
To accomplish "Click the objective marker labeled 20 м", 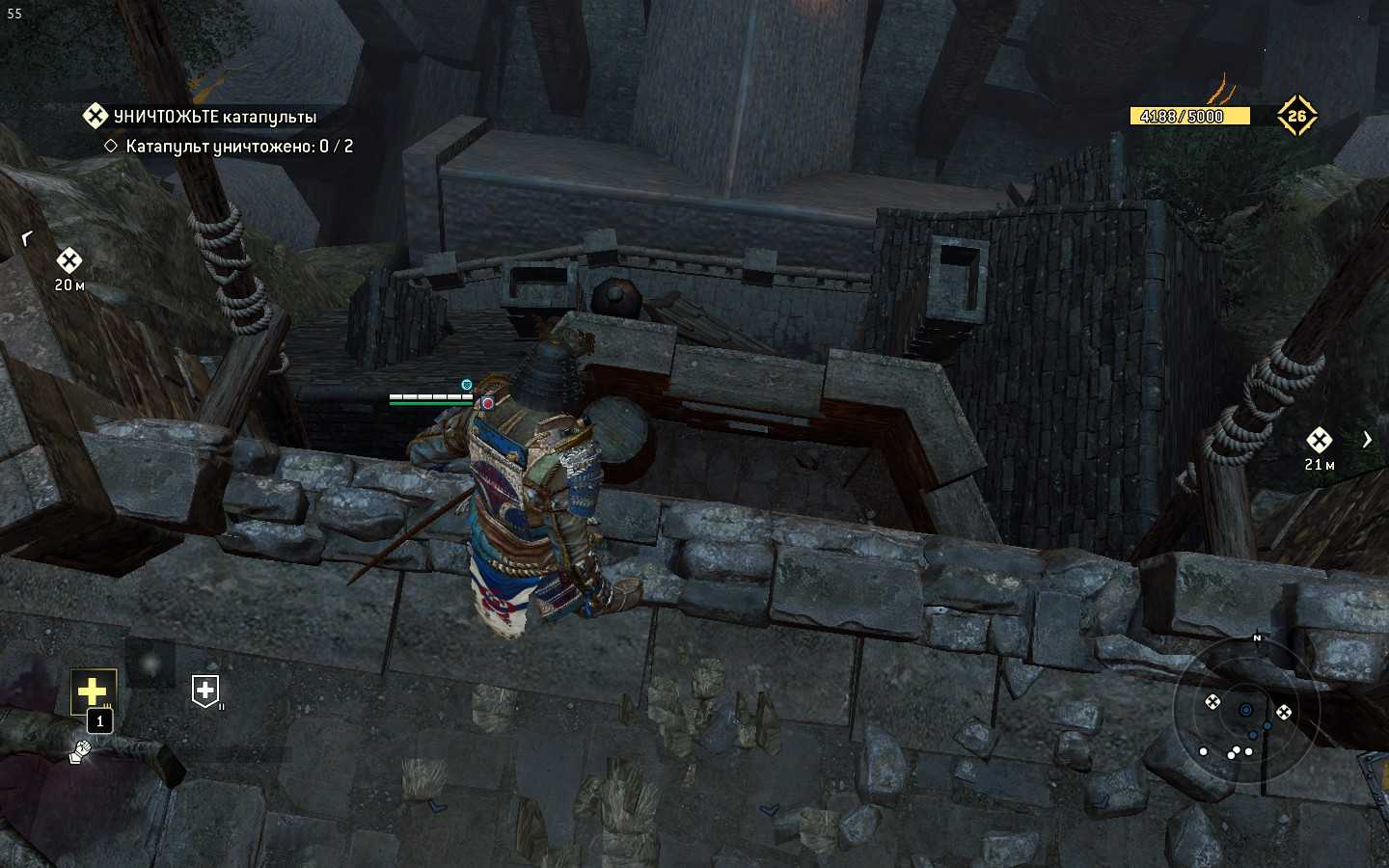I will tap(68, 260).
